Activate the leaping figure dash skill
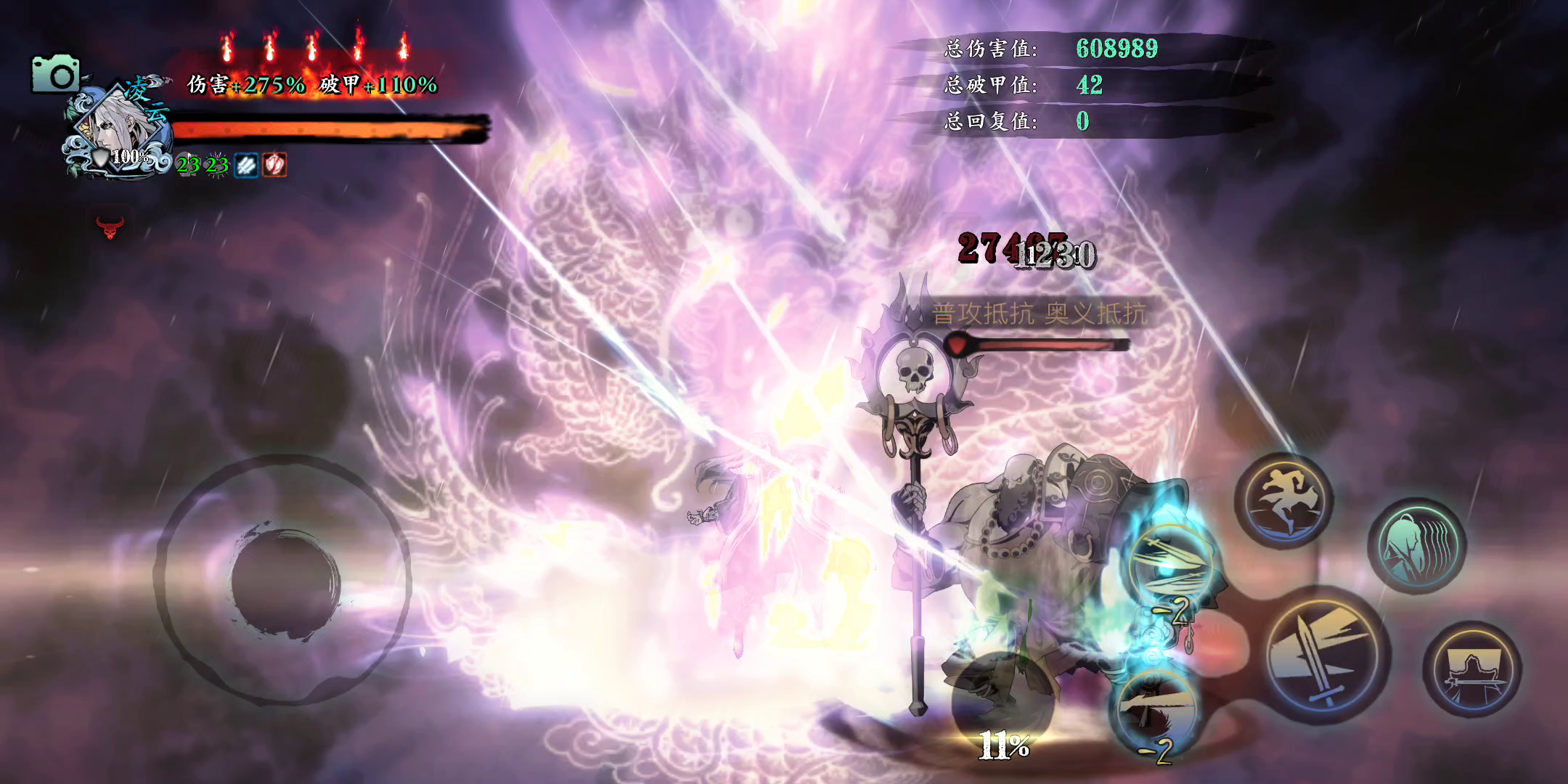The image size is (1568, 784). click(1284, 501)
